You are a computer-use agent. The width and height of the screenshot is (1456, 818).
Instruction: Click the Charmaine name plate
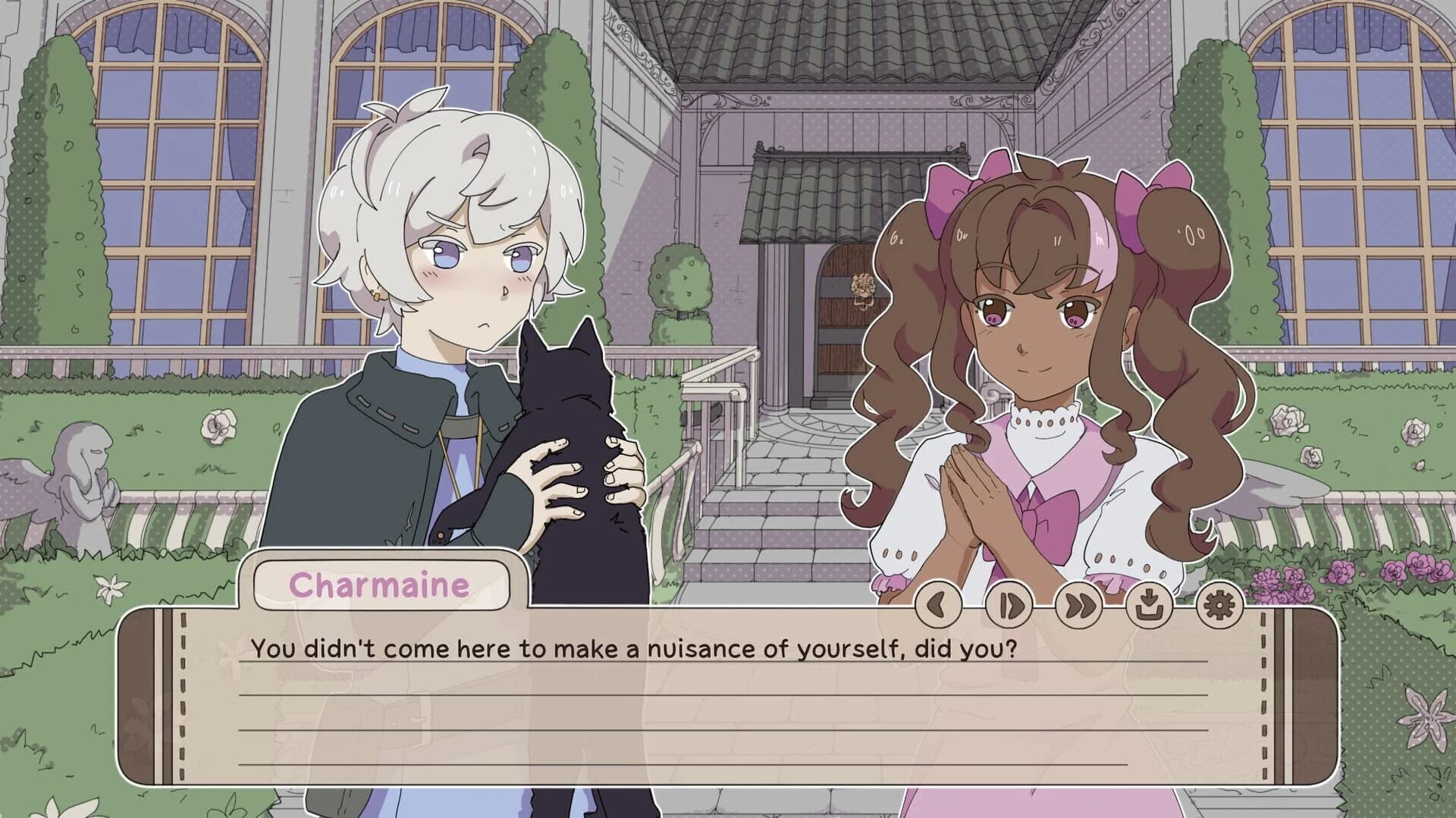379,585
